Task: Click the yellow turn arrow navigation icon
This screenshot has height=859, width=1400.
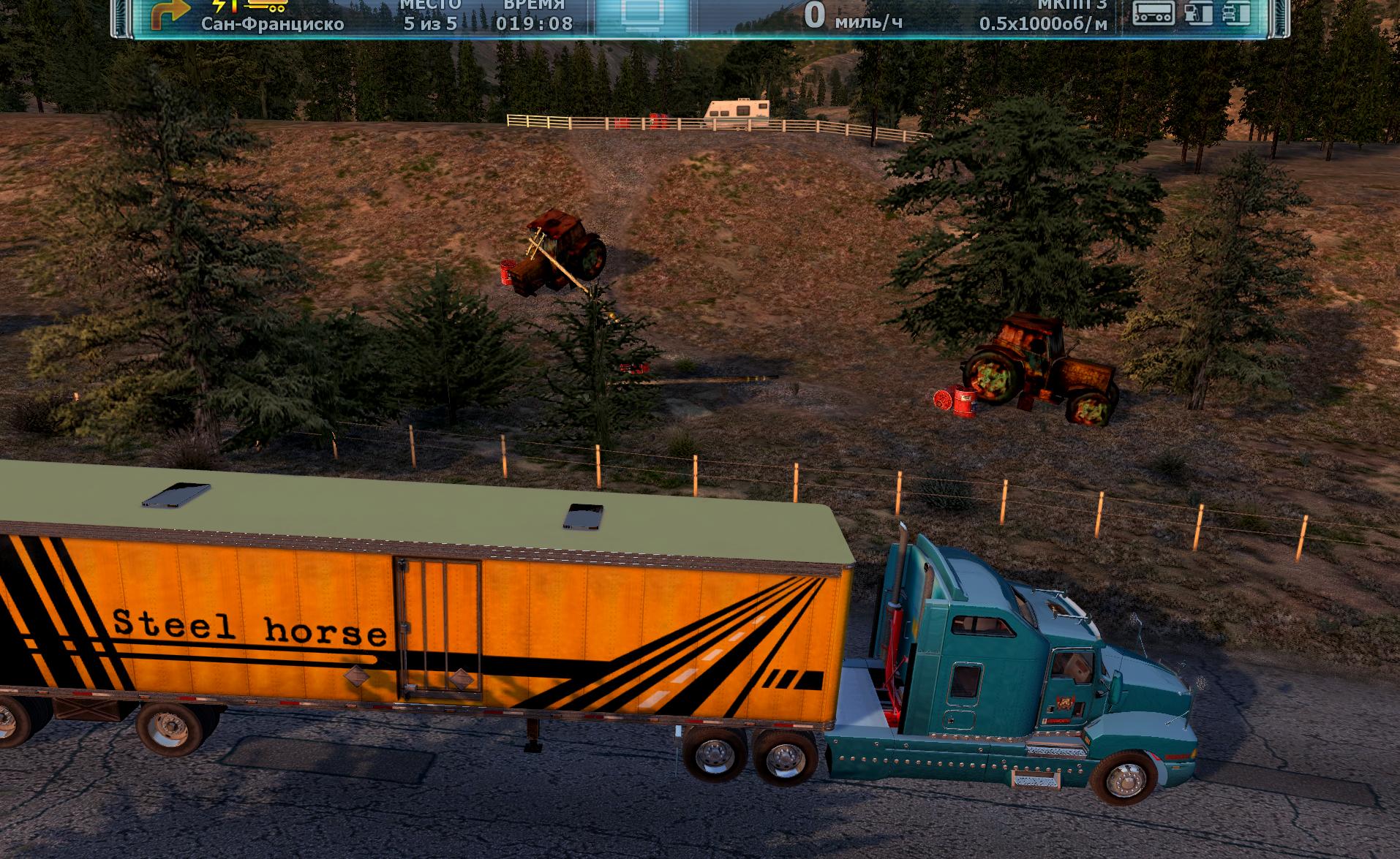Action: [x=170, y=14]
